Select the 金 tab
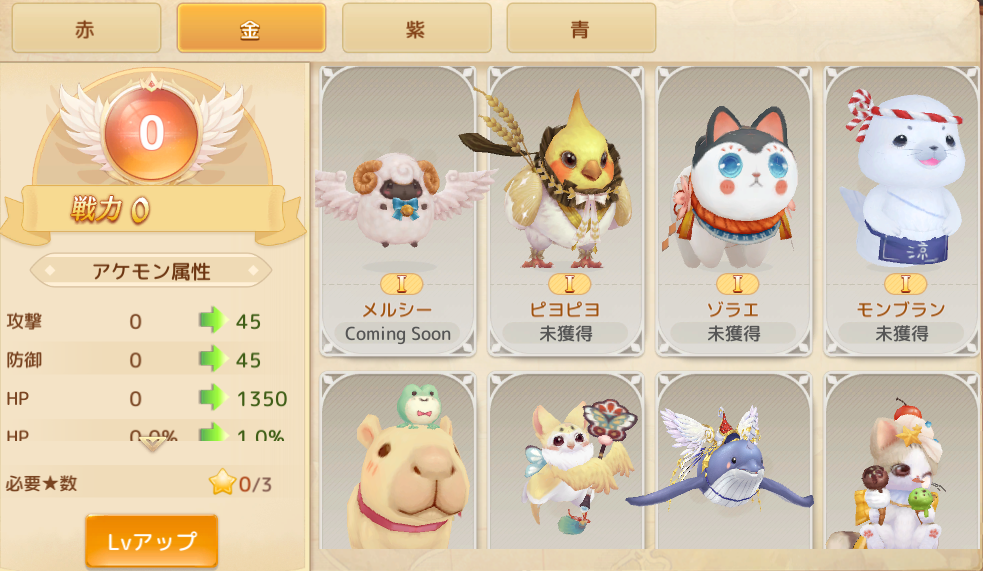The height and width of the screenshot is (571, 983). point(251,28)
